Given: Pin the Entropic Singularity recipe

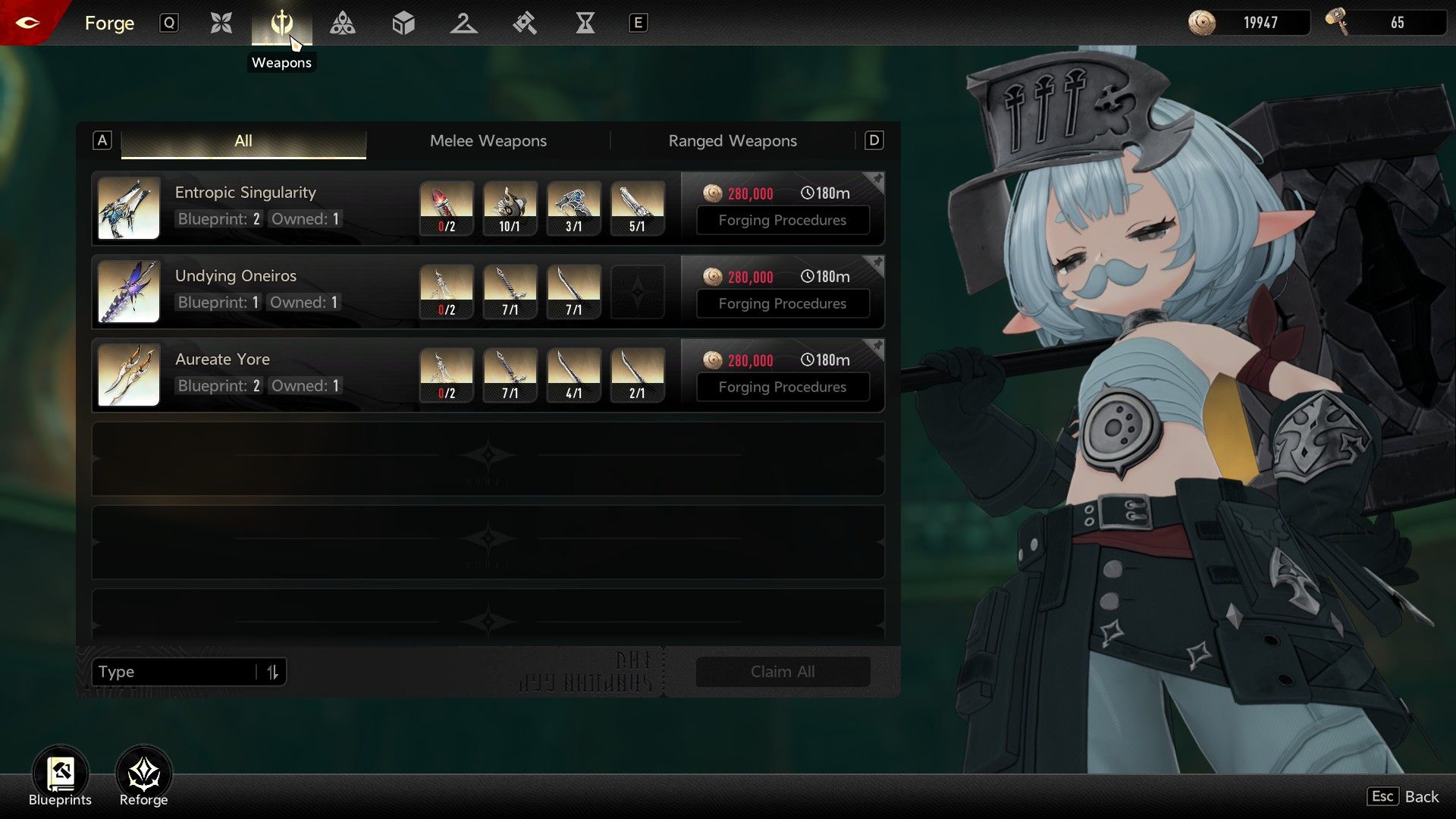Looking at the screenshot, I should point(877,180).
